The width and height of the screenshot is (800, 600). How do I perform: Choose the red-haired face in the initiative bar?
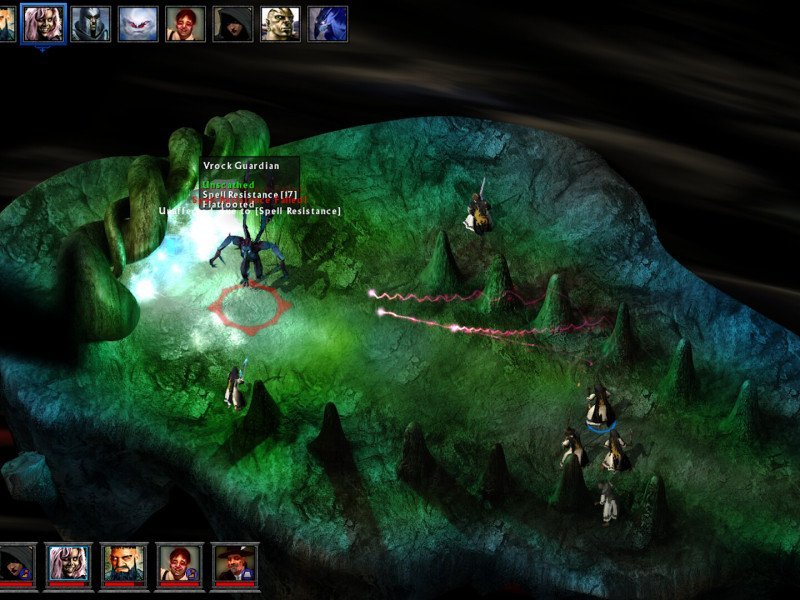pos(186,23)
